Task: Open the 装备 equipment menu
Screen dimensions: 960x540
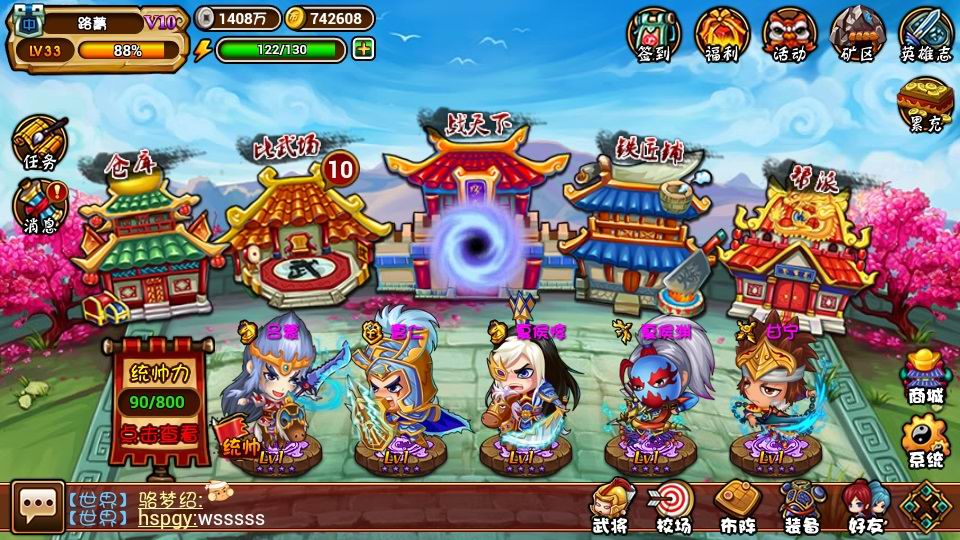Action: pos(802,507)
